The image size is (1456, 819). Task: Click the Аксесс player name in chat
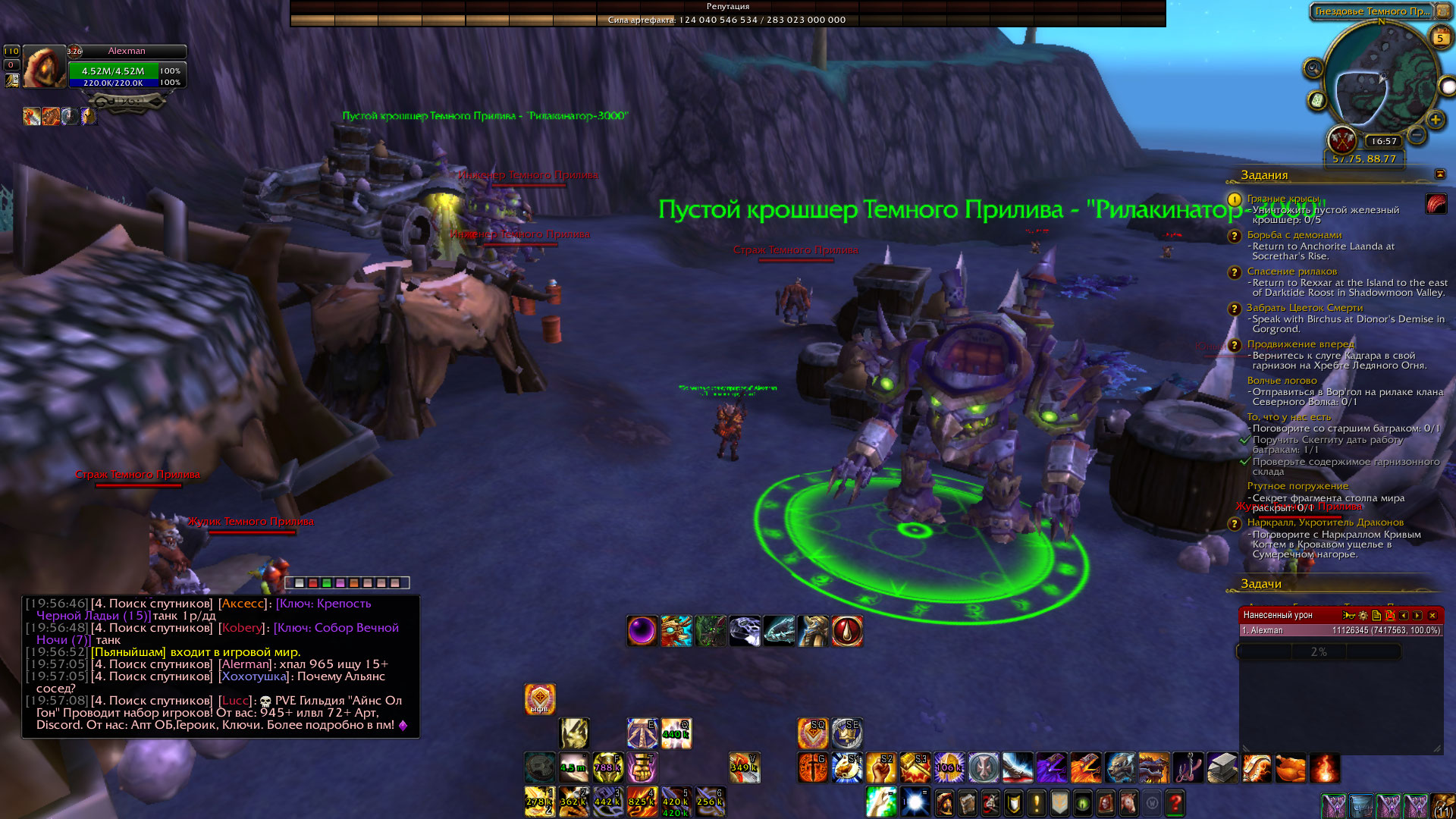(x=243, y=604)
